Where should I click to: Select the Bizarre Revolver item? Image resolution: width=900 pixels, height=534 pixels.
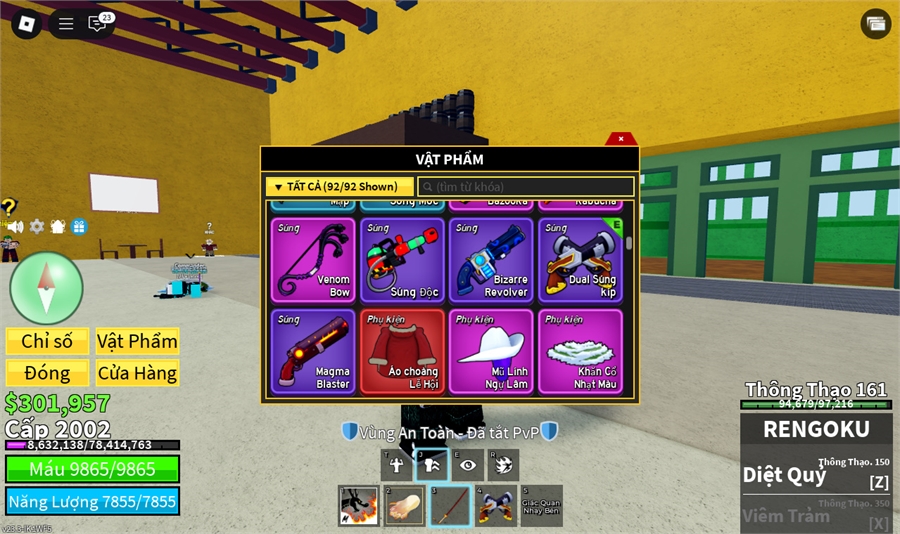pyautogui.click(x=491, y=260)
